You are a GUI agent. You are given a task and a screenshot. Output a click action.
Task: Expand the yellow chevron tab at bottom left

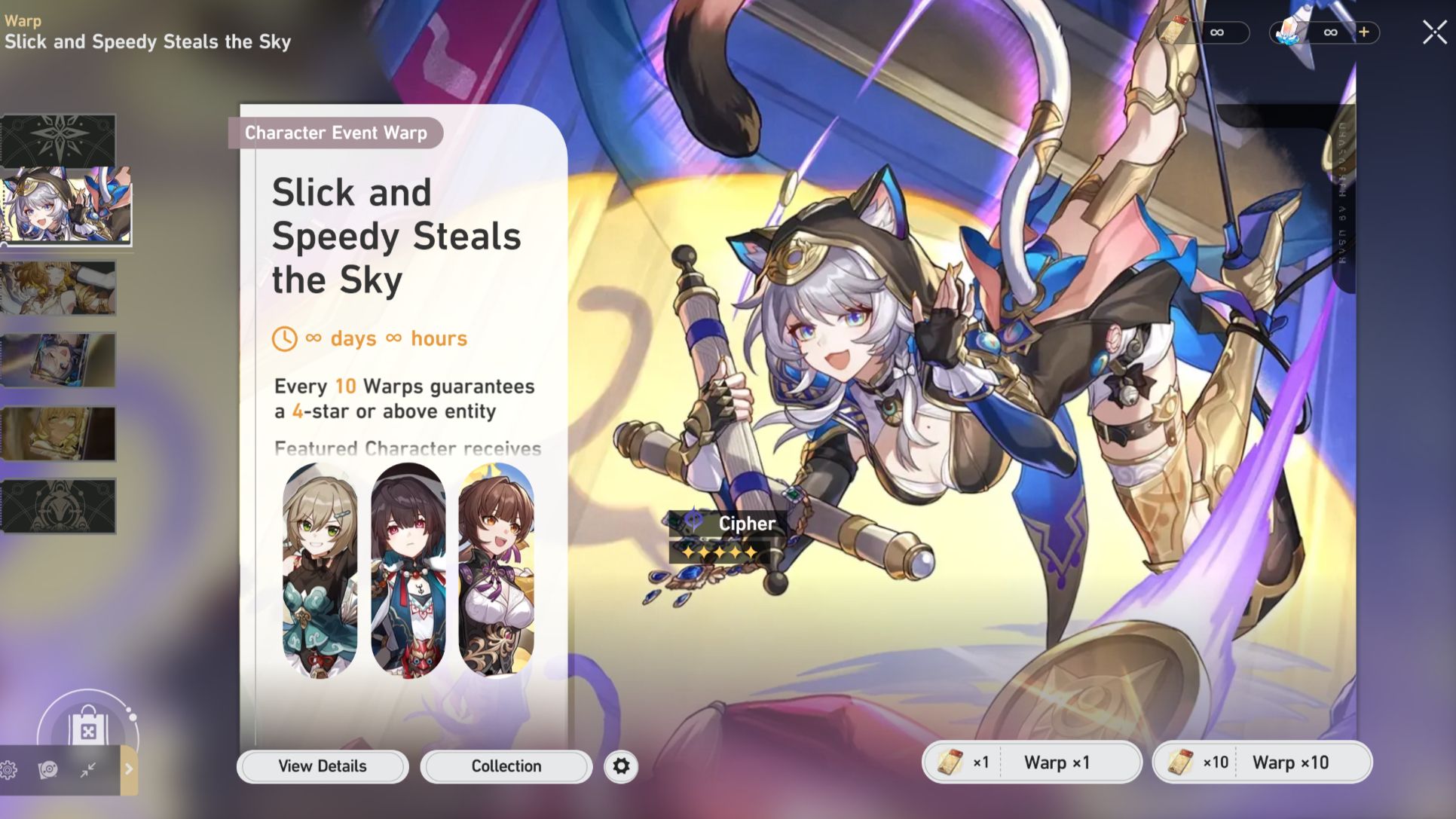point(130,770)
